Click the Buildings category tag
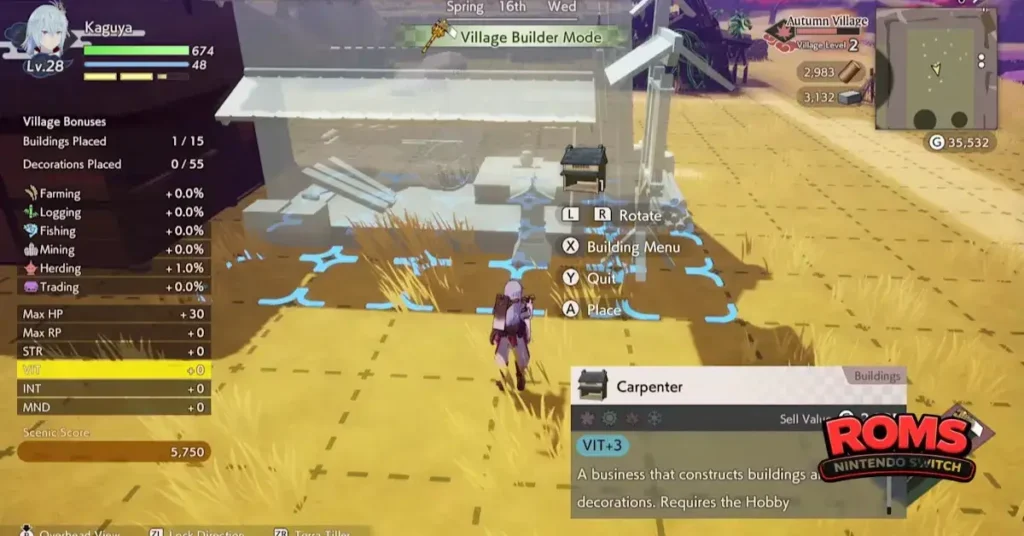The height and width of the screenshot is (536, 1024). pyautogui.click(x=876, y=377)
